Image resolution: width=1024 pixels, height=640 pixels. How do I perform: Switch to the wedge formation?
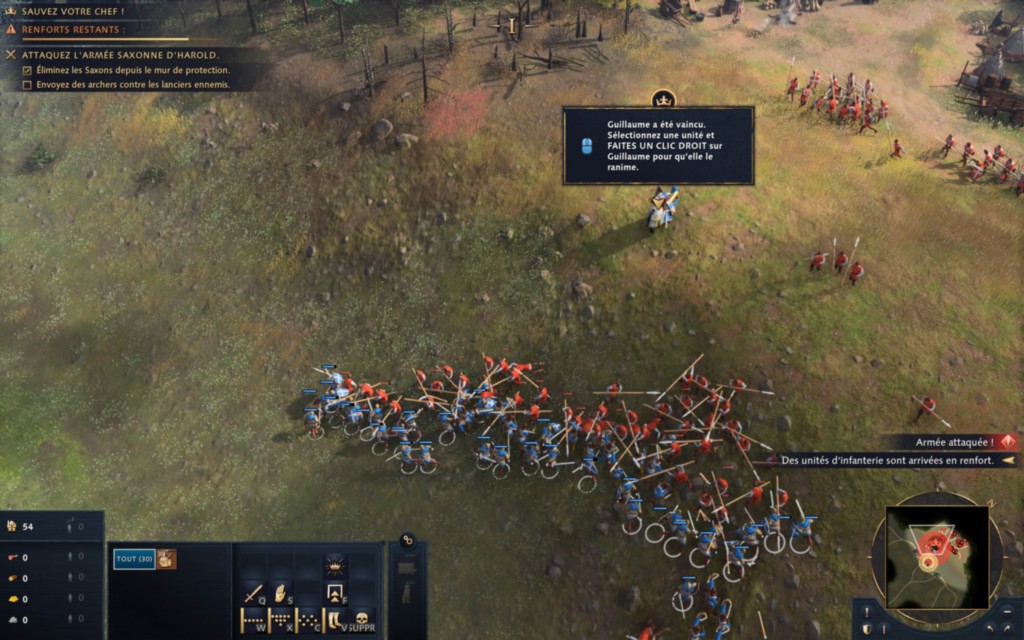[x=280, y=620]
